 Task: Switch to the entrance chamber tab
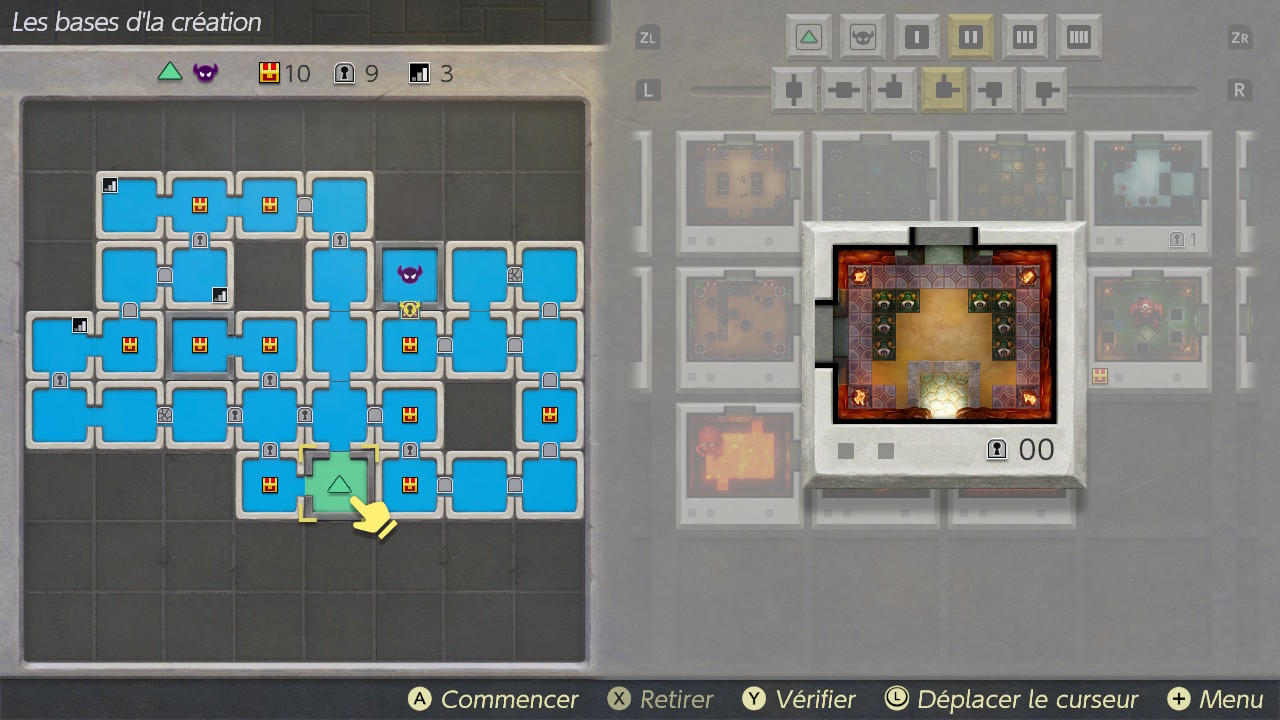[x=808, y=38]
